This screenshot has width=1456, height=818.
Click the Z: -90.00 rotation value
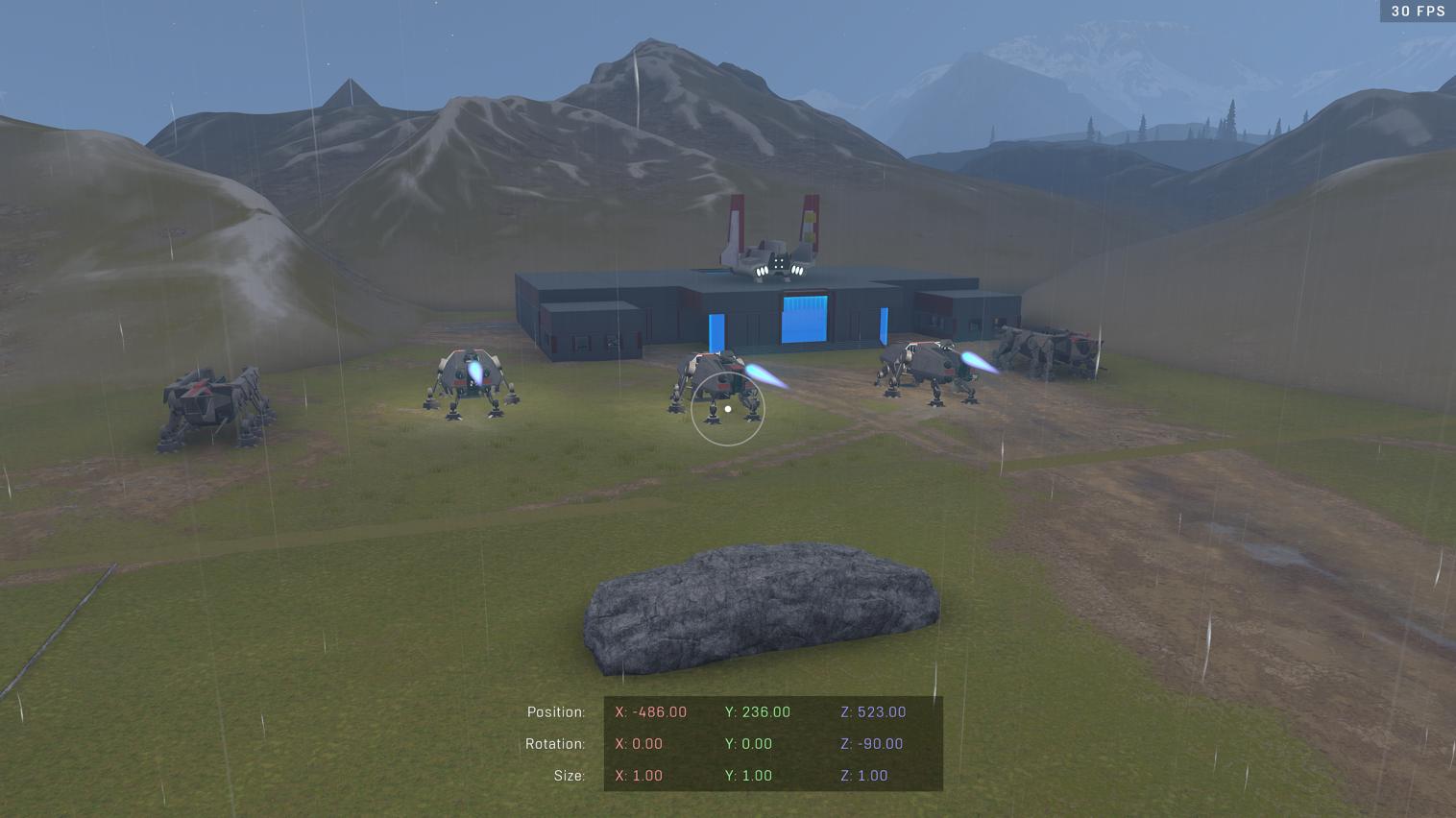click(872, 743)
